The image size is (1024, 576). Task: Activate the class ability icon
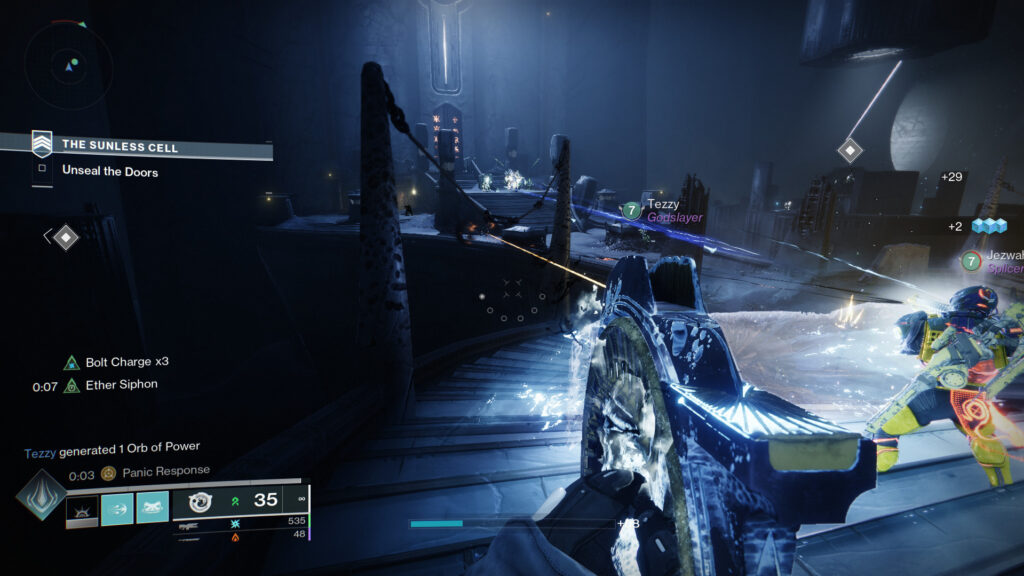[152, 509]
